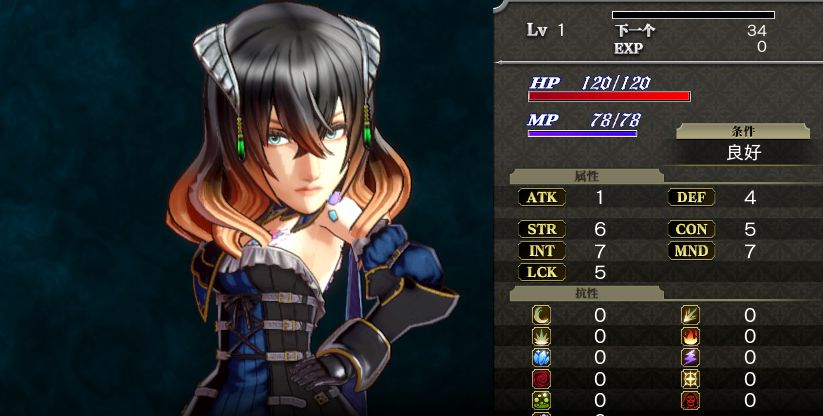
Task: Click the red swirl resistance icon
Action: (541, 380)
